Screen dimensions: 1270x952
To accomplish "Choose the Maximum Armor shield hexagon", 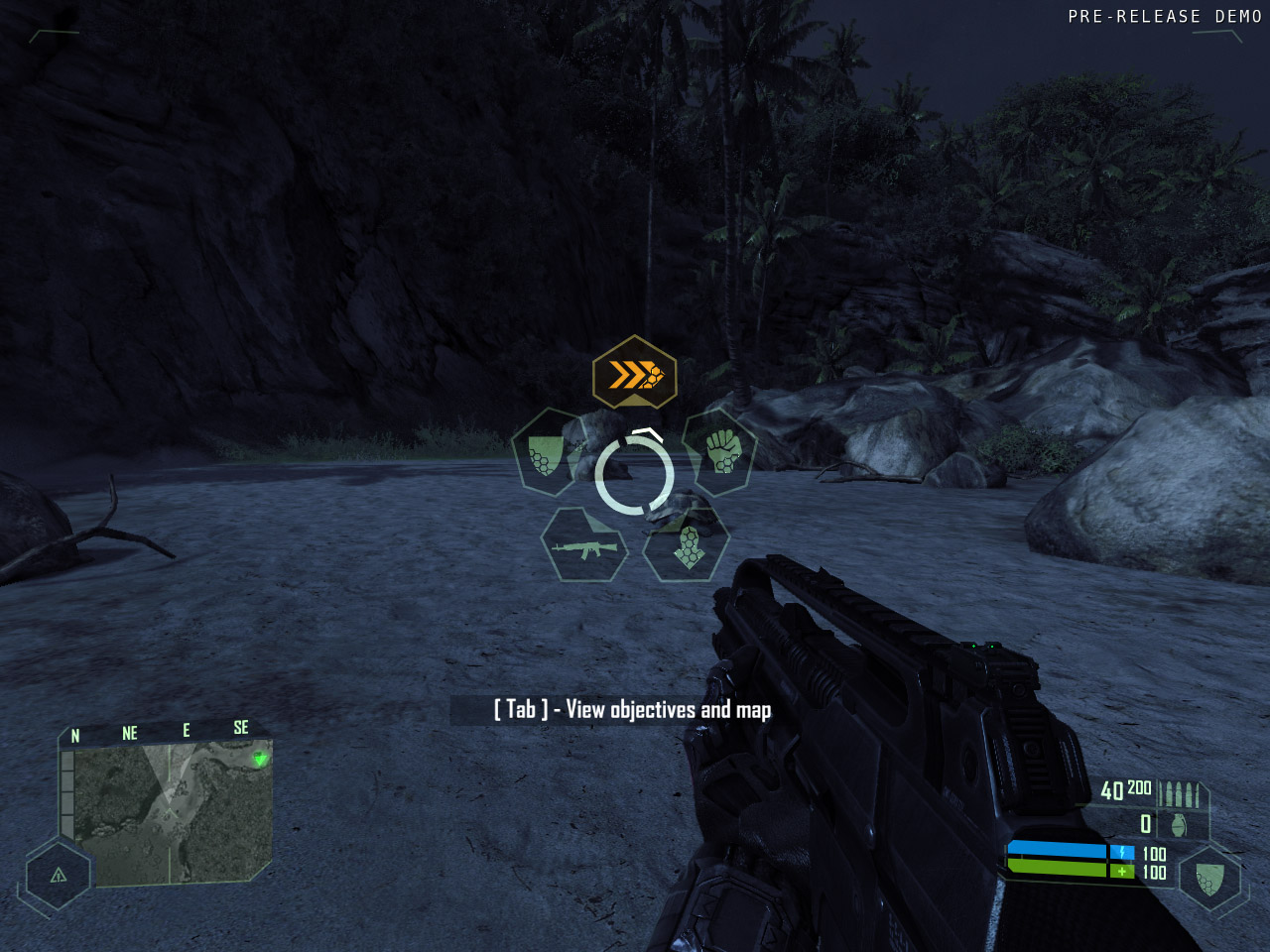I will coord(544,453).
